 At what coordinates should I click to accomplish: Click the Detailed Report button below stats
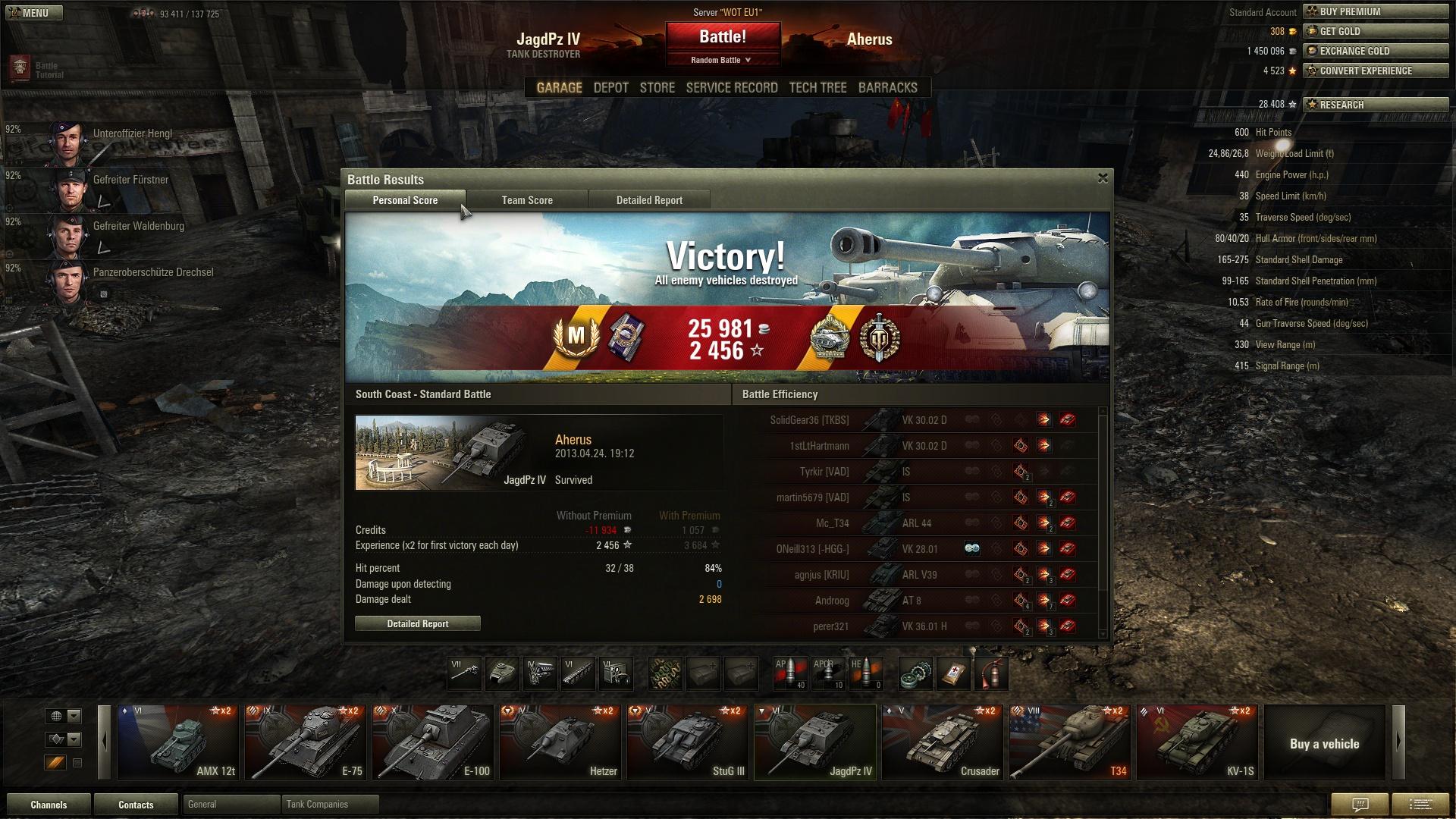pos(418,623)
